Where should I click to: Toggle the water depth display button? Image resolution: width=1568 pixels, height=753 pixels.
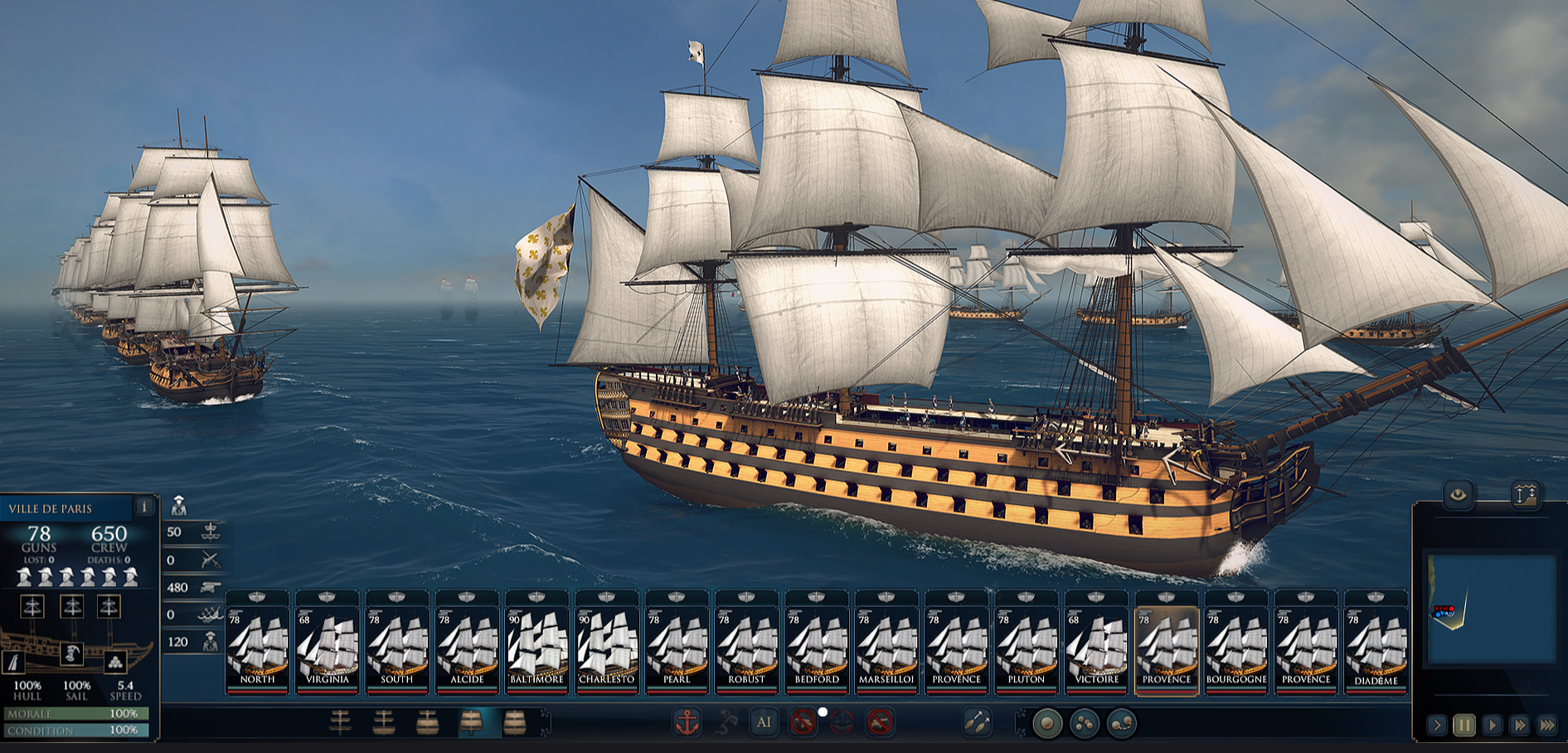click(1526, 496)
